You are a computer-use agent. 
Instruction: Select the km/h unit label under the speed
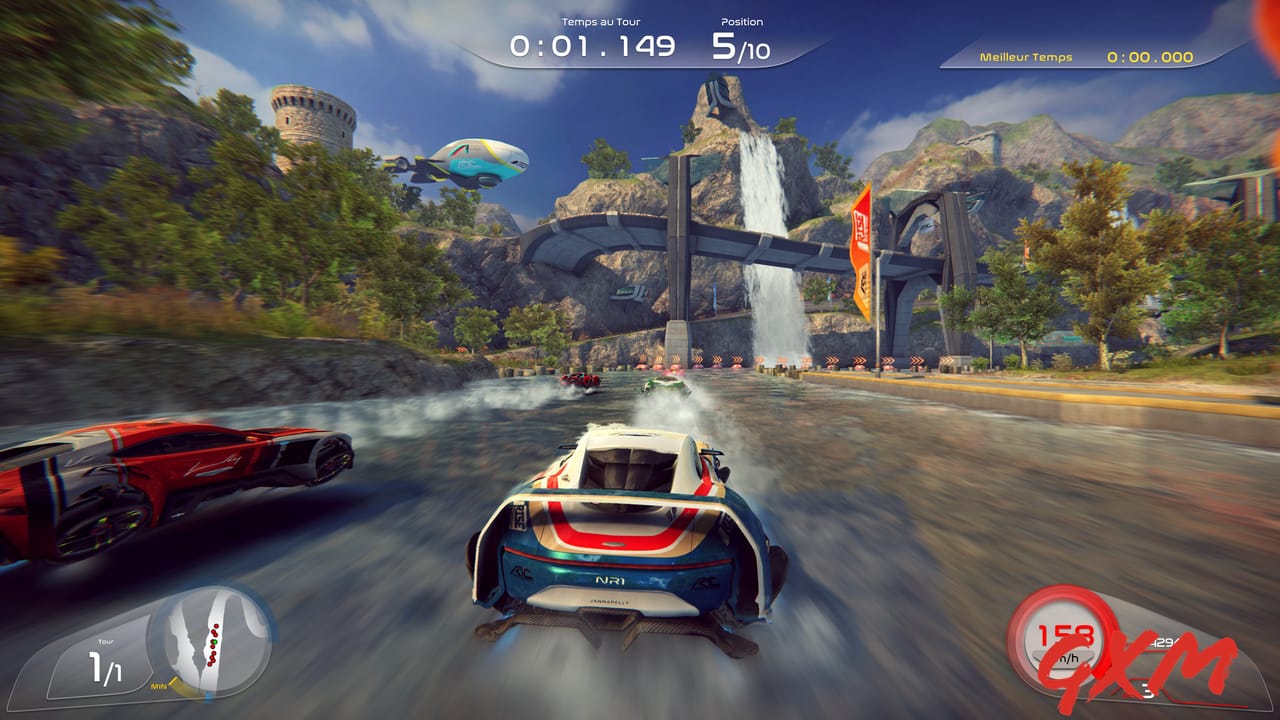click(1066, 658)
